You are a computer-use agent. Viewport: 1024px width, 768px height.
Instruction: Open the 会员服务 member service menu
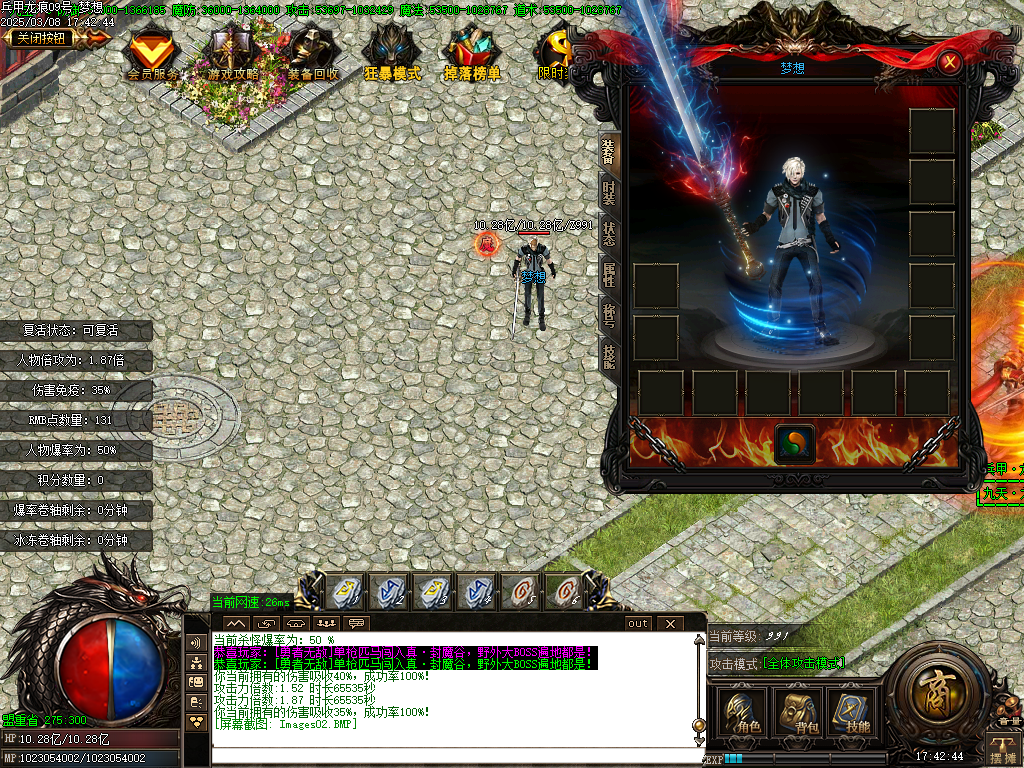click(152, 54)
